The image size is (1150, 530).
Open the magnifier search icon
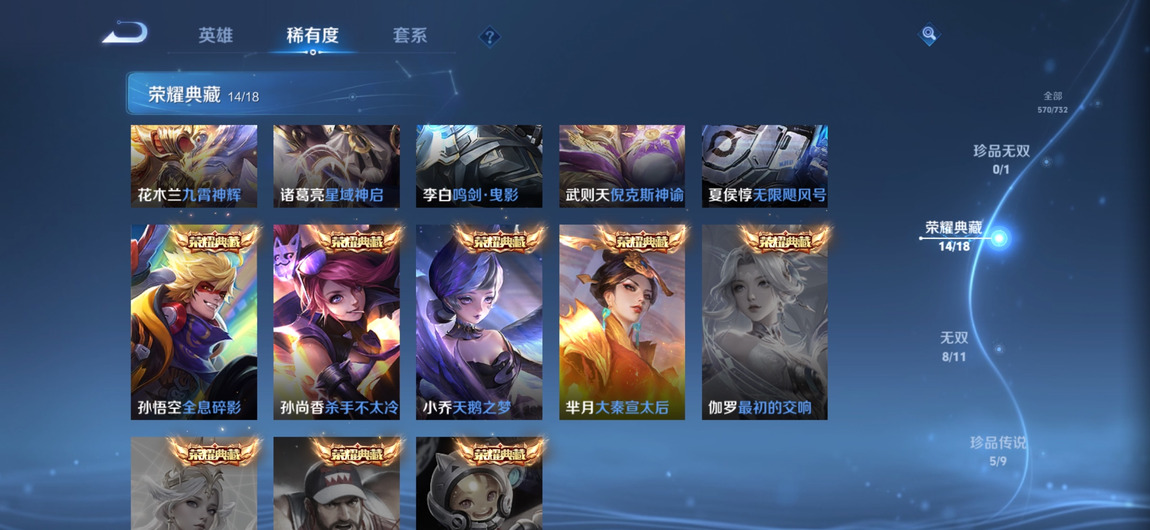coord(929,35)
